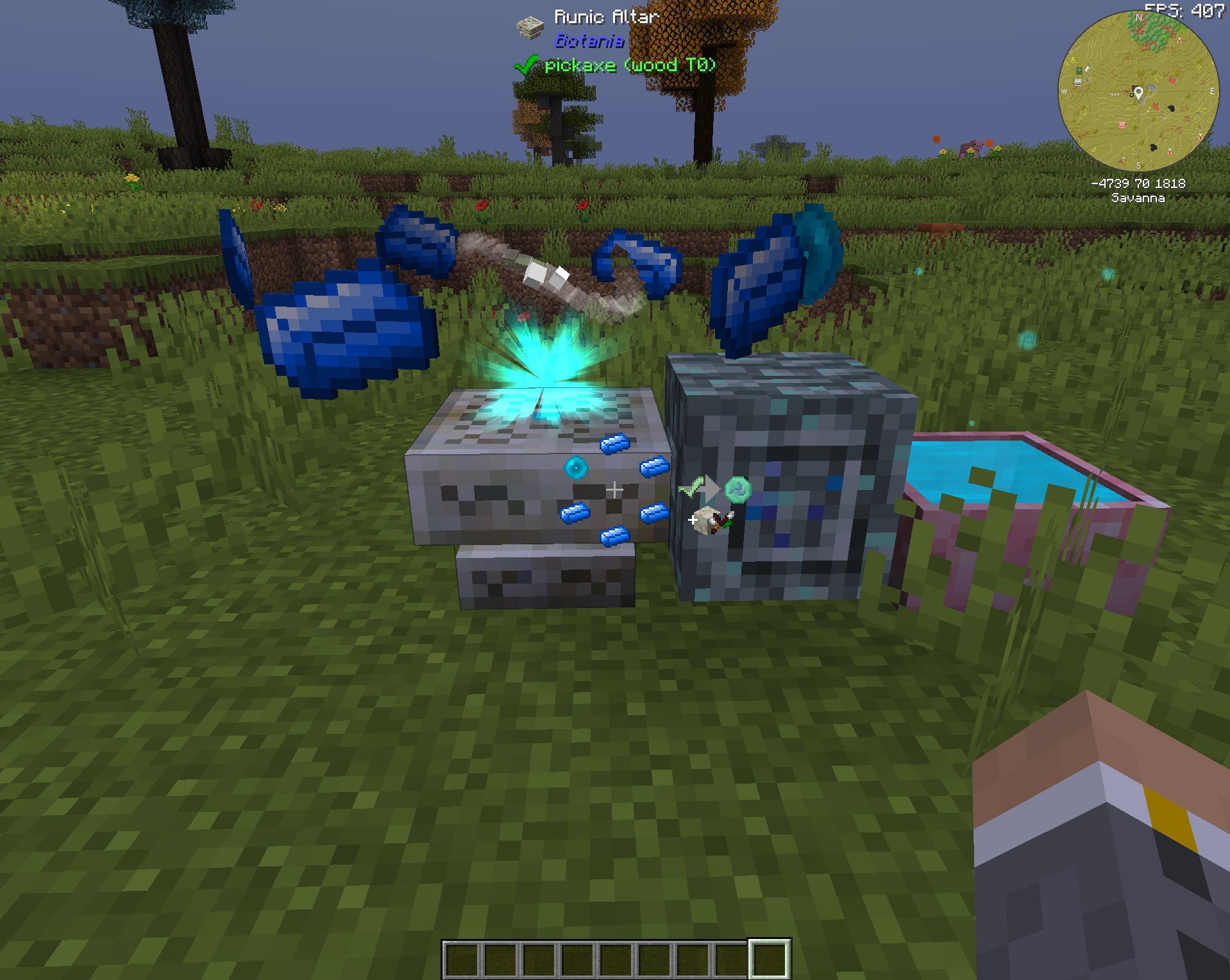Select the green mana swirl icon

point(738,489)
